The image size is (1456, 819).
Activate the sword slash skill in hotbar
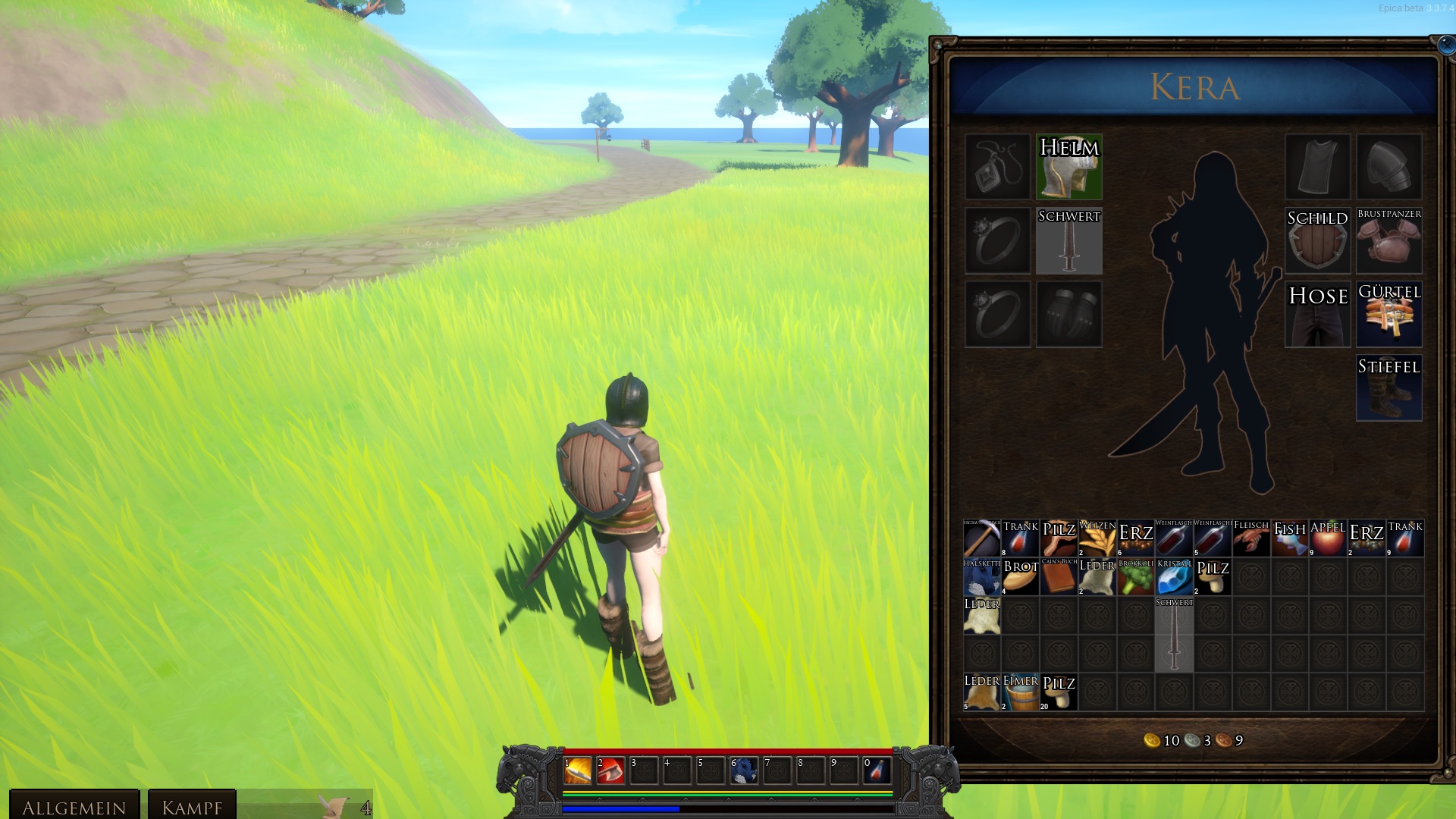coord(577,770)
